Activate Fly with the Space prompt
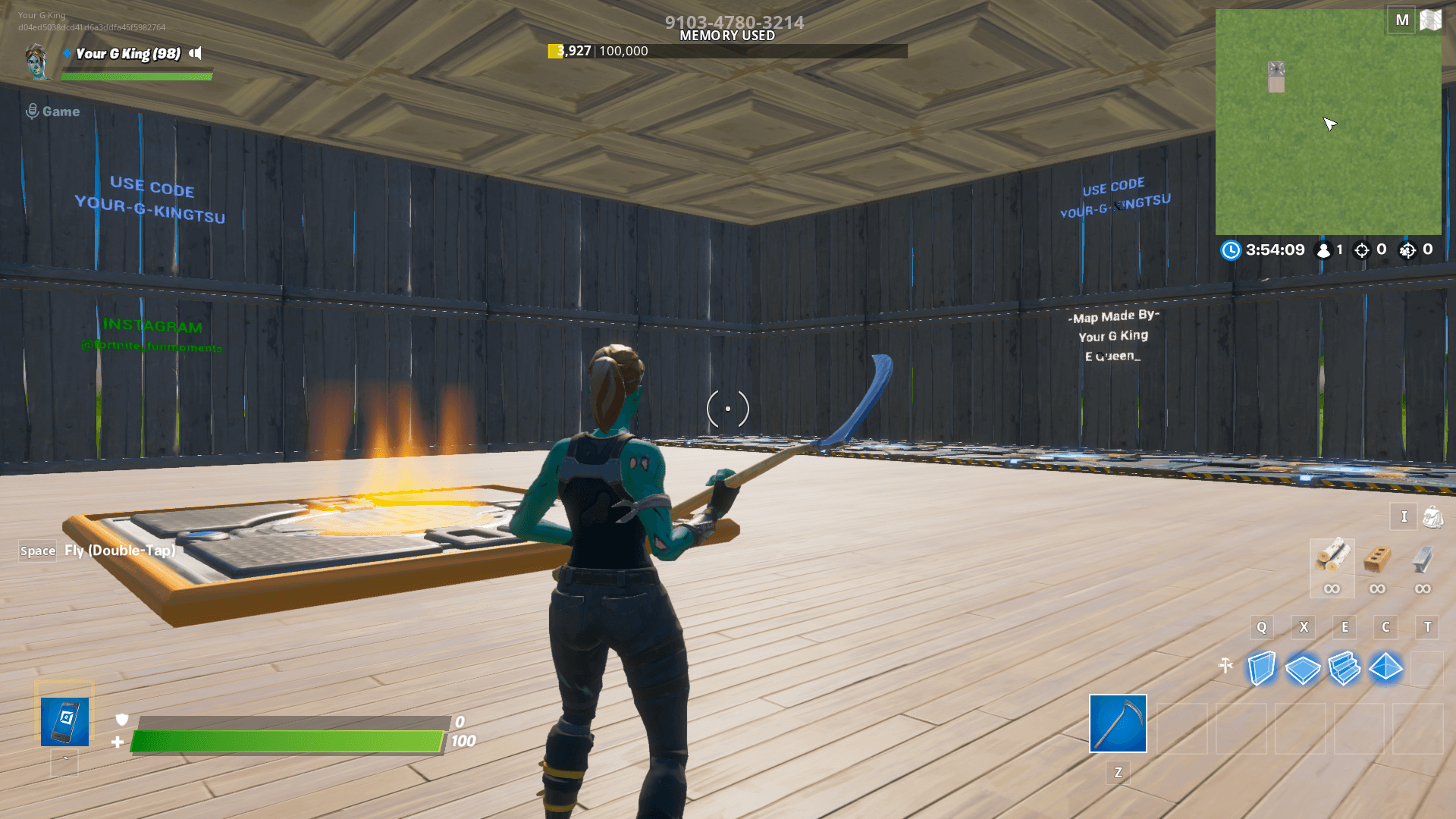The width and height of the screenshot is (1456, 819). click(x=37, y=551)
